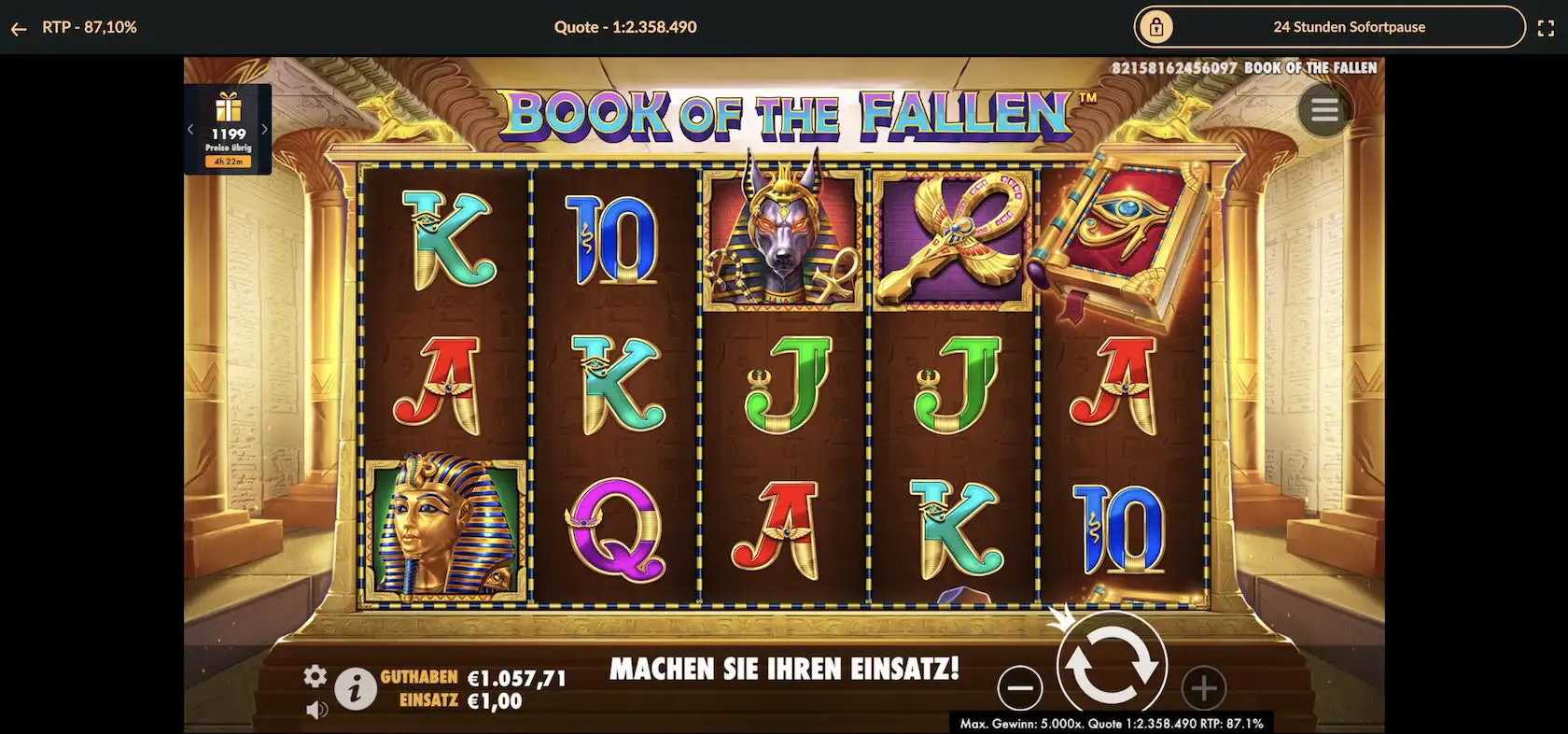Show game info with the i button
1568x734 pixels.
(355, 690)
